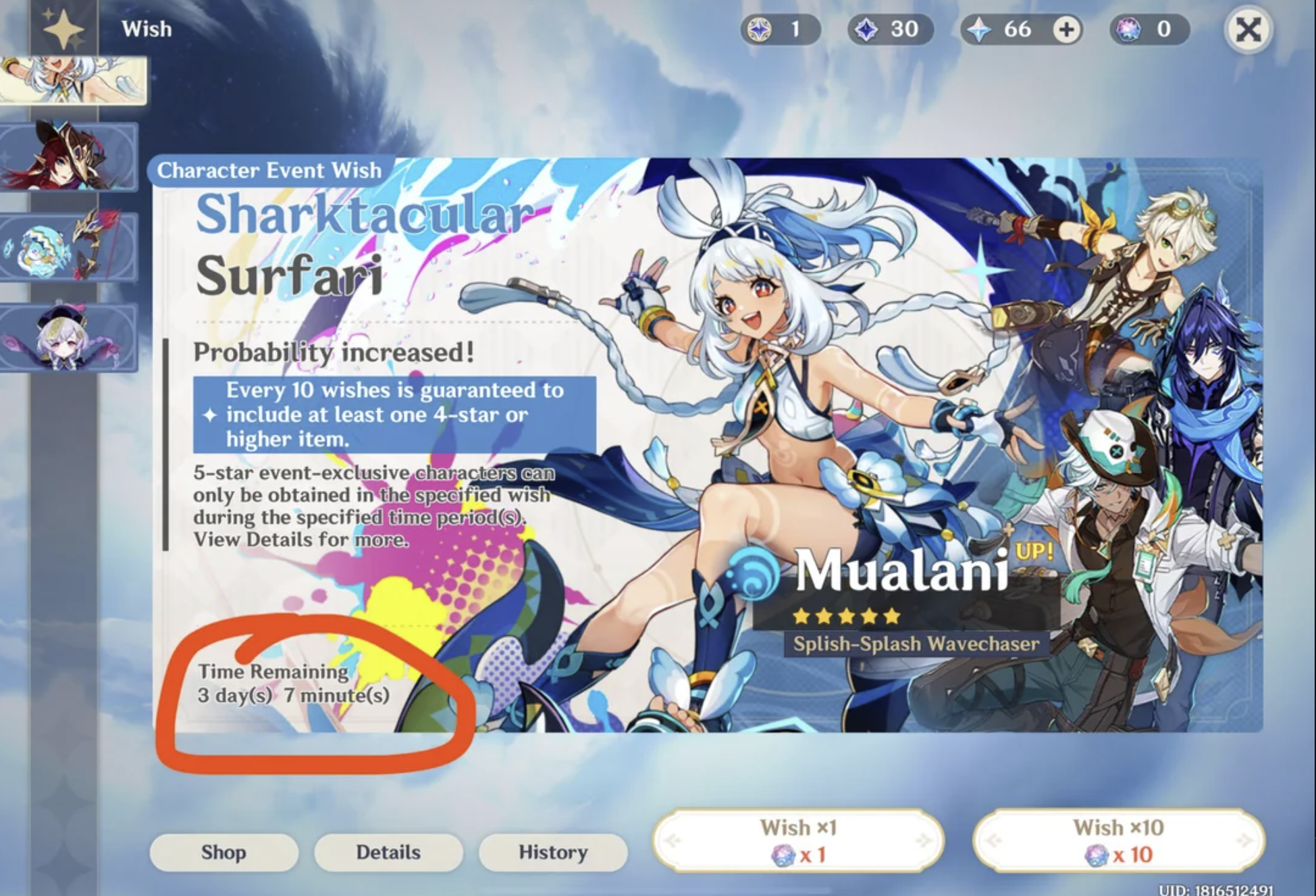Image resolution: width=1316 pixels, height=896 pixels.
Task: Click the Masterless Starglitter icon showing 0
Action: point(1128,28)
